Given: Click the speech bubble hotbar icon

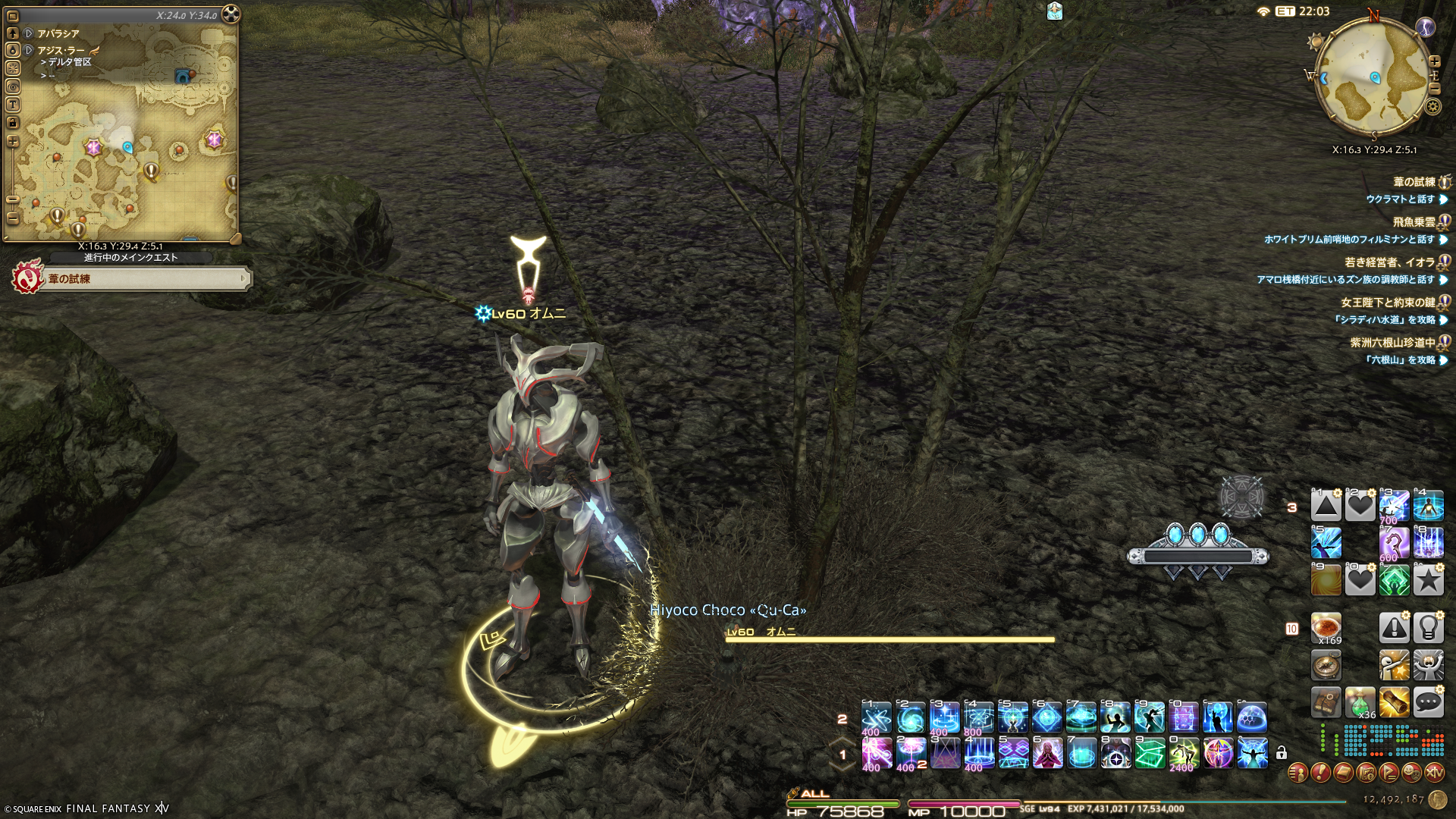Looking at the screenshot, I should tap(1428, 703).
